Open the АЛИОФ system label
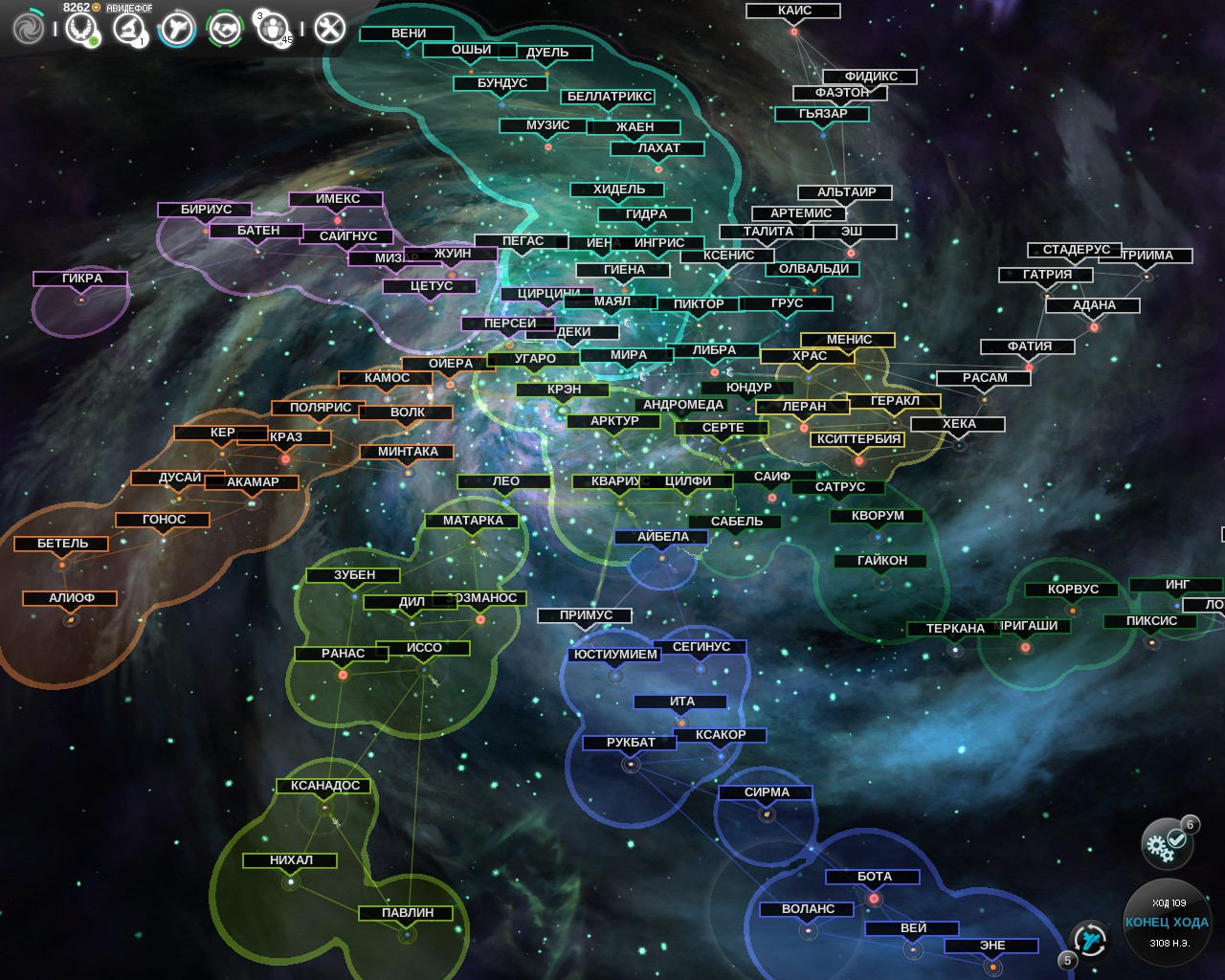This screenshot has height=980, width=1225. coord(69,597)
